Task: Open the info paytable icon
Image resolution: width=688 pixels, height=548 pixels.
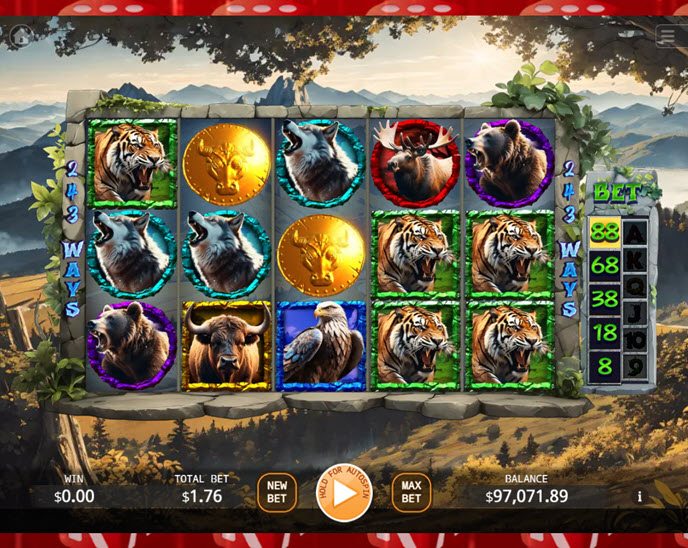Action: click(x=640, y=496)
